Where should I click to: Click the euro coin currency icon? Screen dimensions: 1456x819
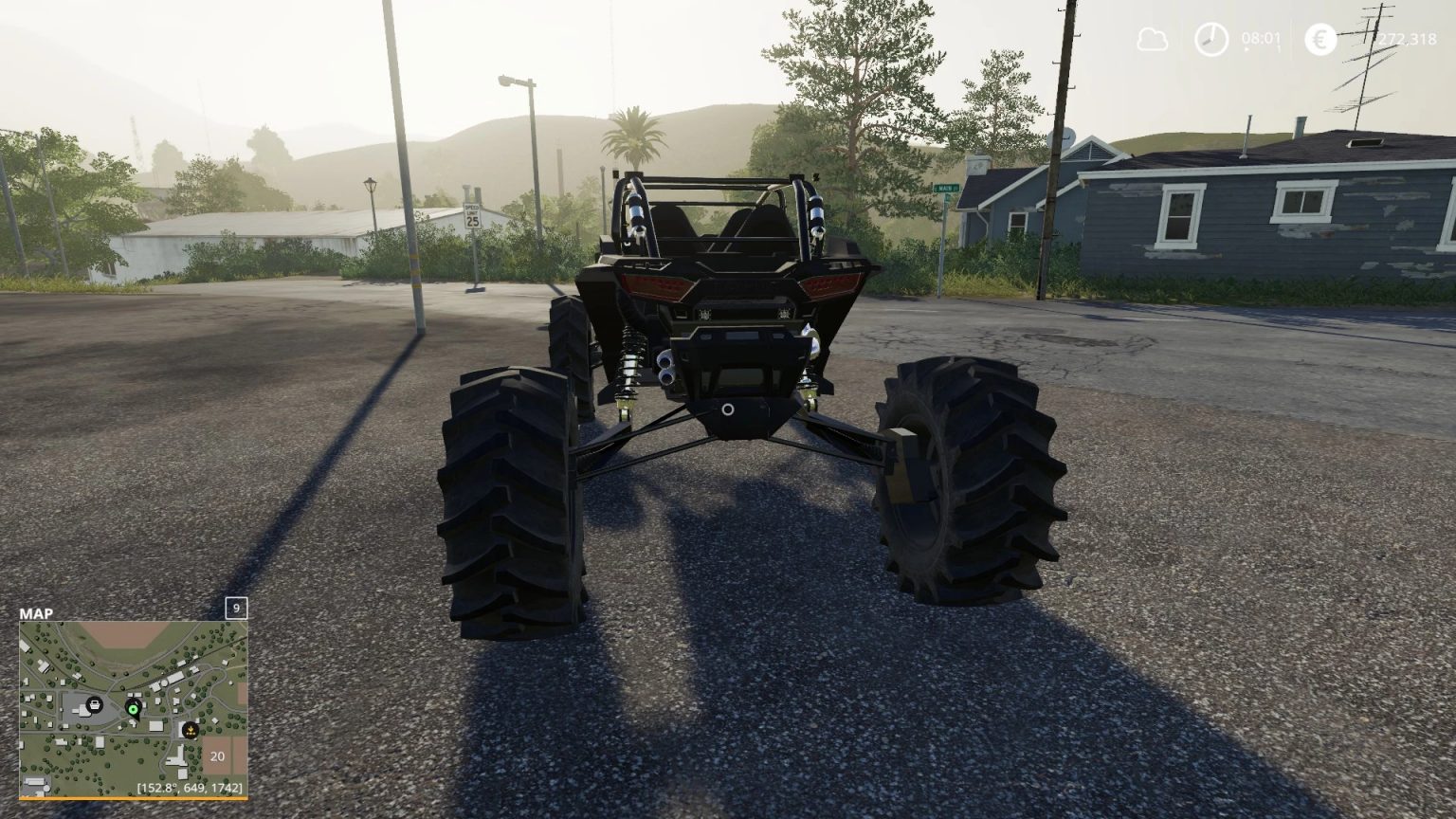click(x=1319, y=40)
